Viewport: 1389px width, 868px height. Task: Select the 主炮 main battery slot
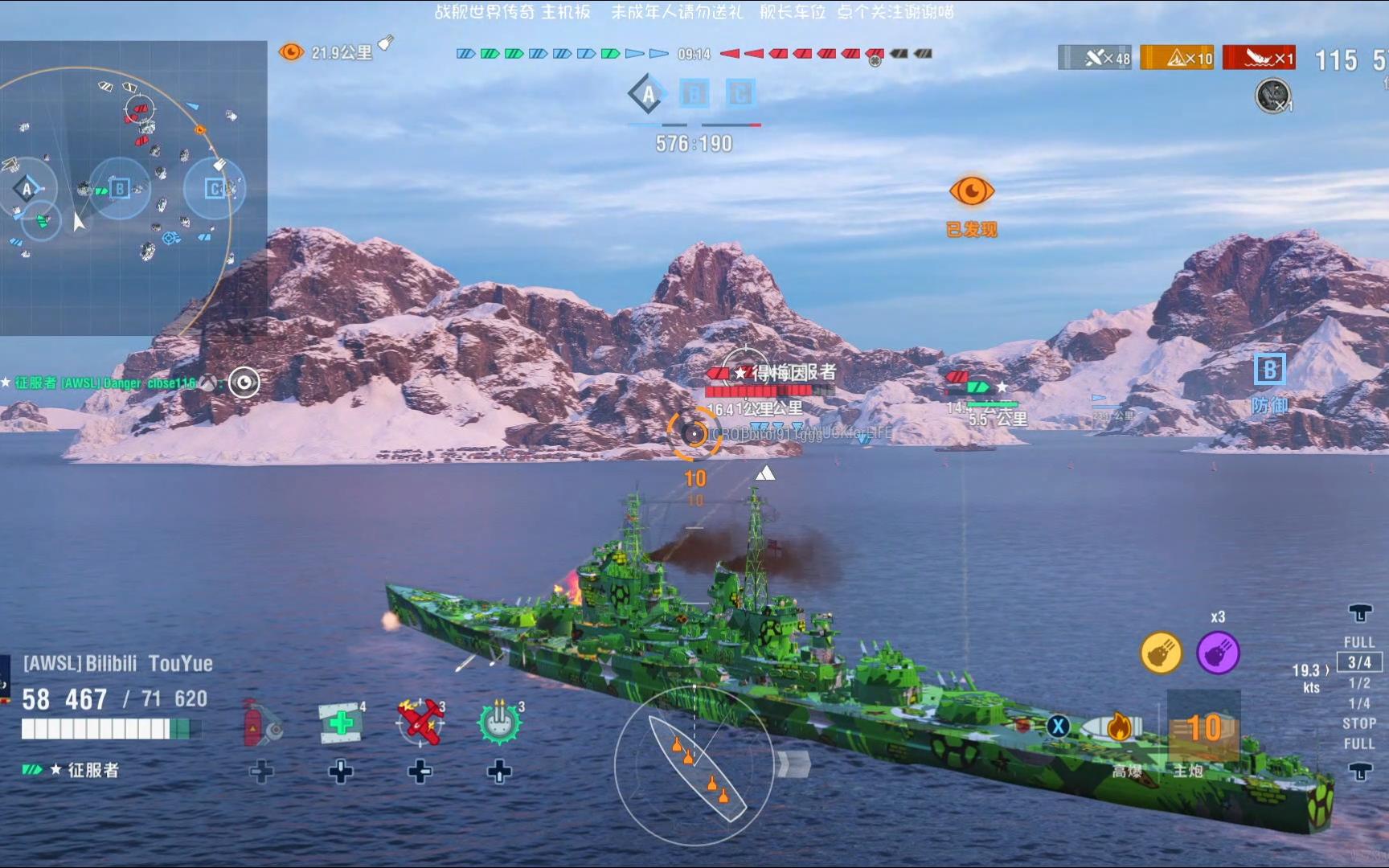1203,728
